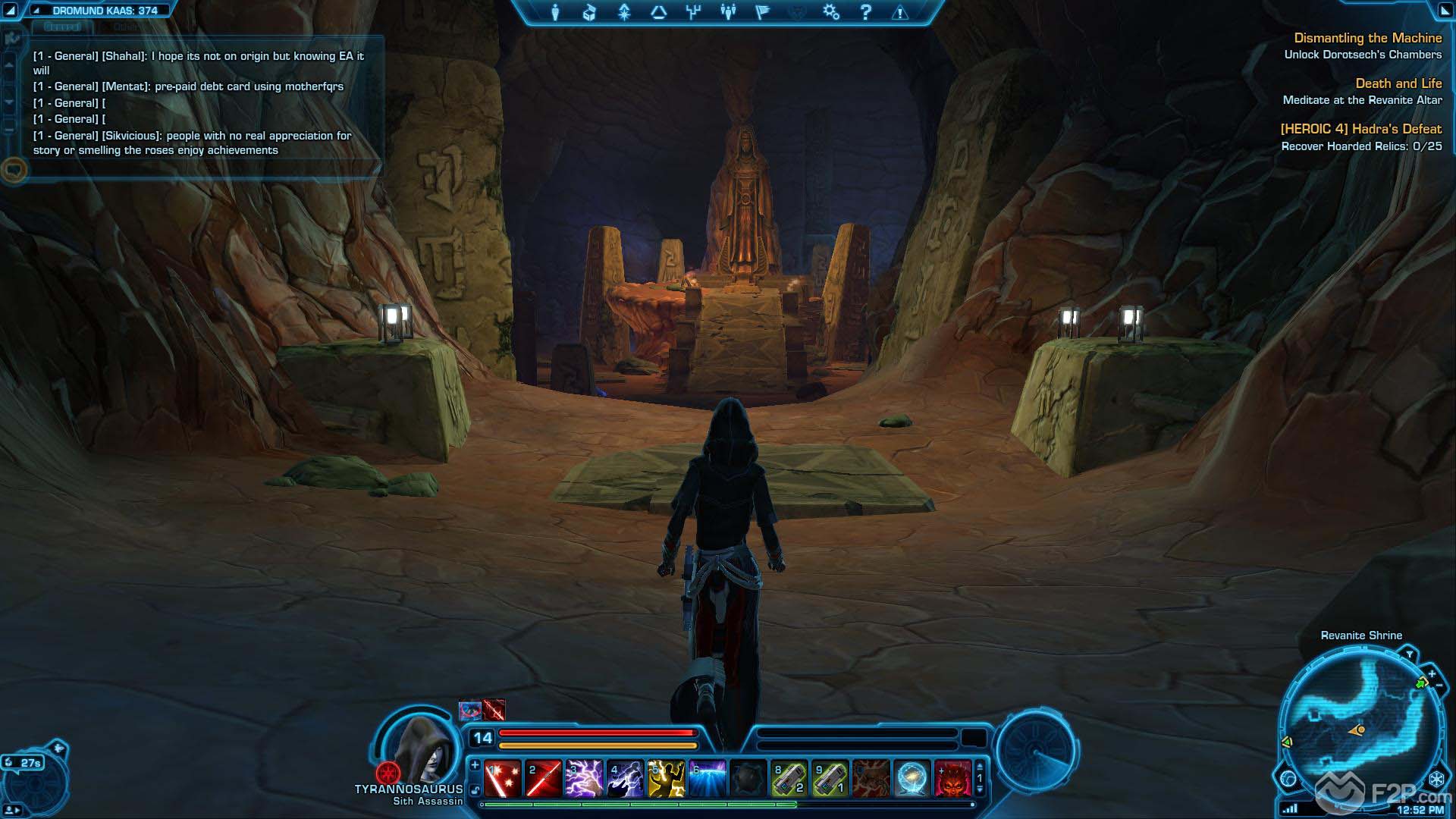
Task: Cast the purple lightning ability in slot 3
Action: [585, 779]
